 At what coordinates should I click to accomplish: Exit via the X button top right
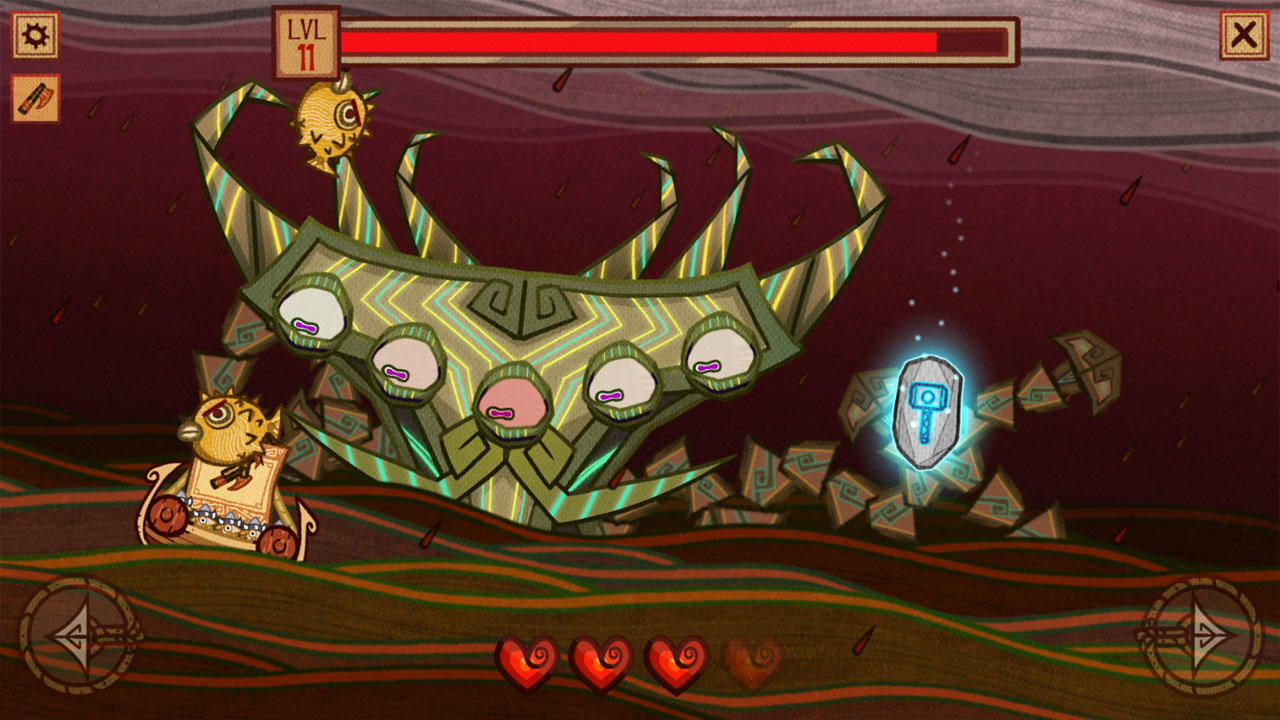pyautogui.click(x=1246, y=33)
